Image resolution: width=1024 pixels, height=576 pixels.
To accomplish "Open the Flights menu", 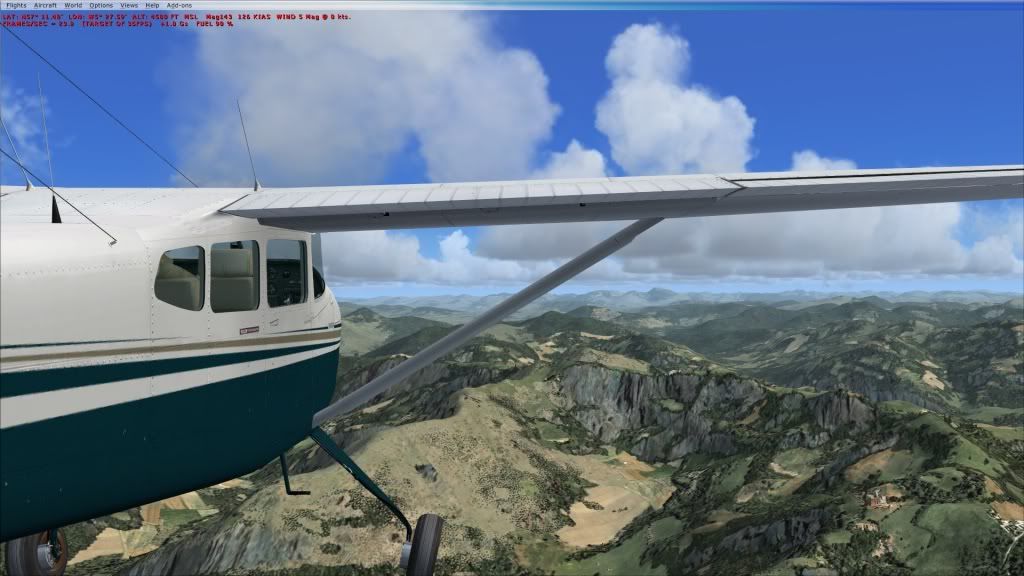I will [x=16, y=6].
